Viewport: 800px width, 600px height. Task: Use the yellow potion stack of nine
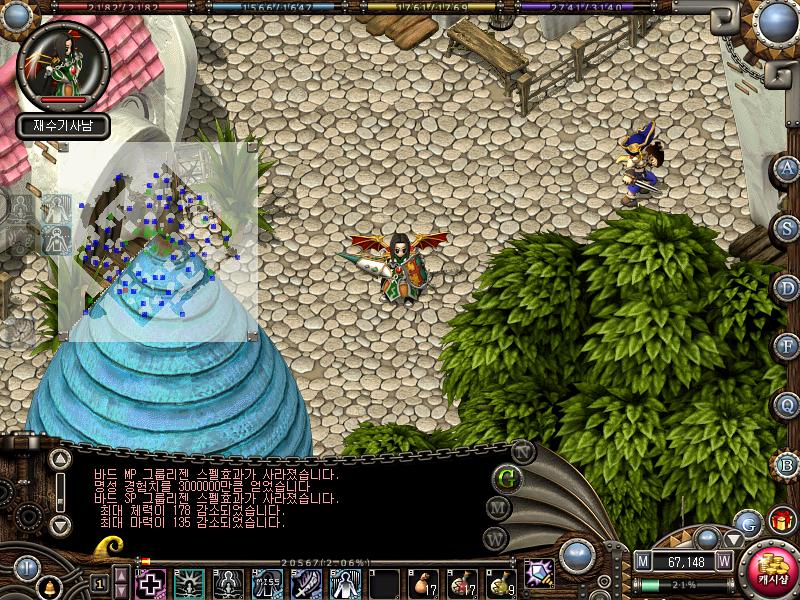point(500,582)
